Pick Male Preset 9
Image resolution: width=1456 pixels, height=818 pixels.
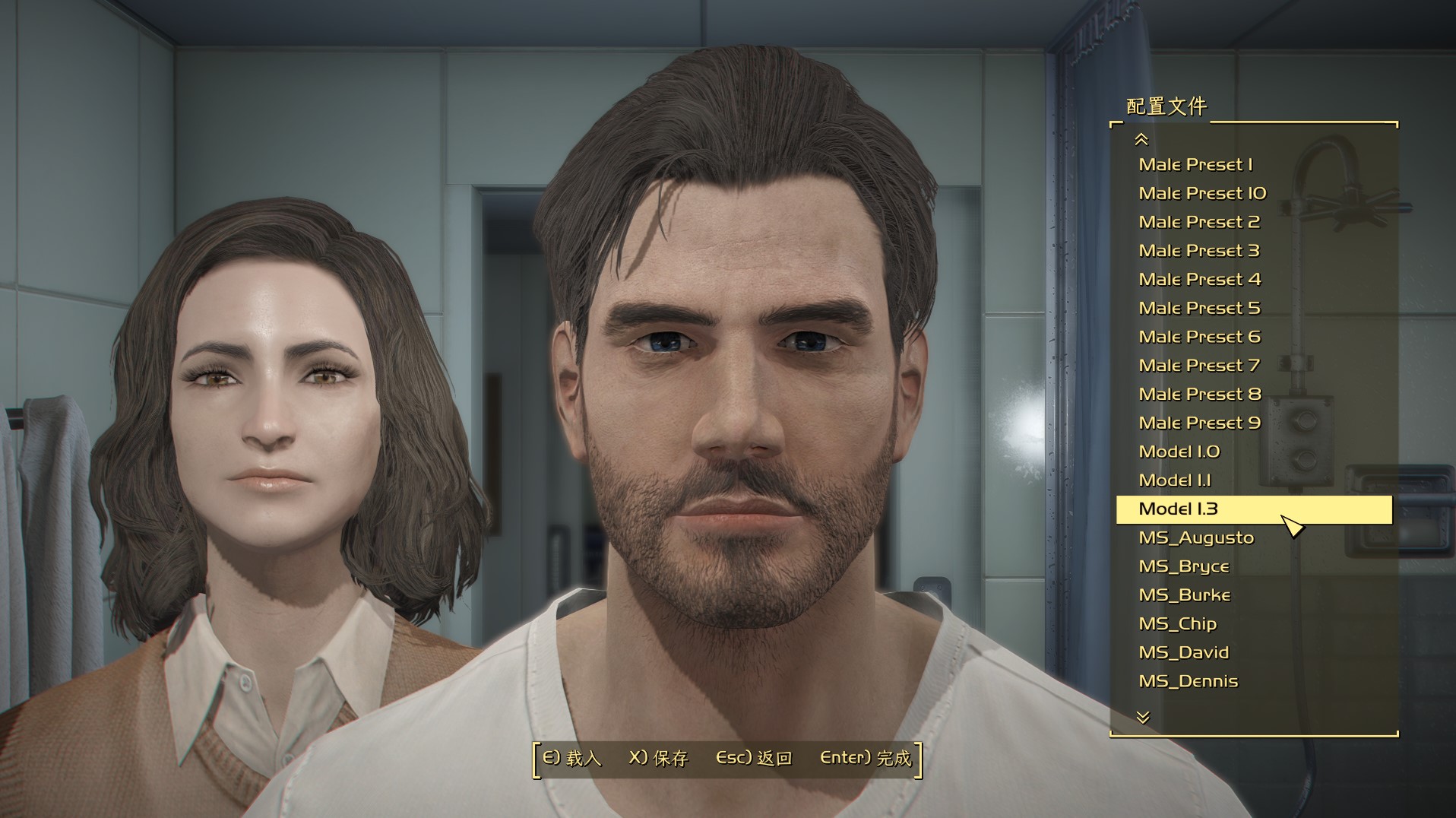click(x=1199, y=423)
